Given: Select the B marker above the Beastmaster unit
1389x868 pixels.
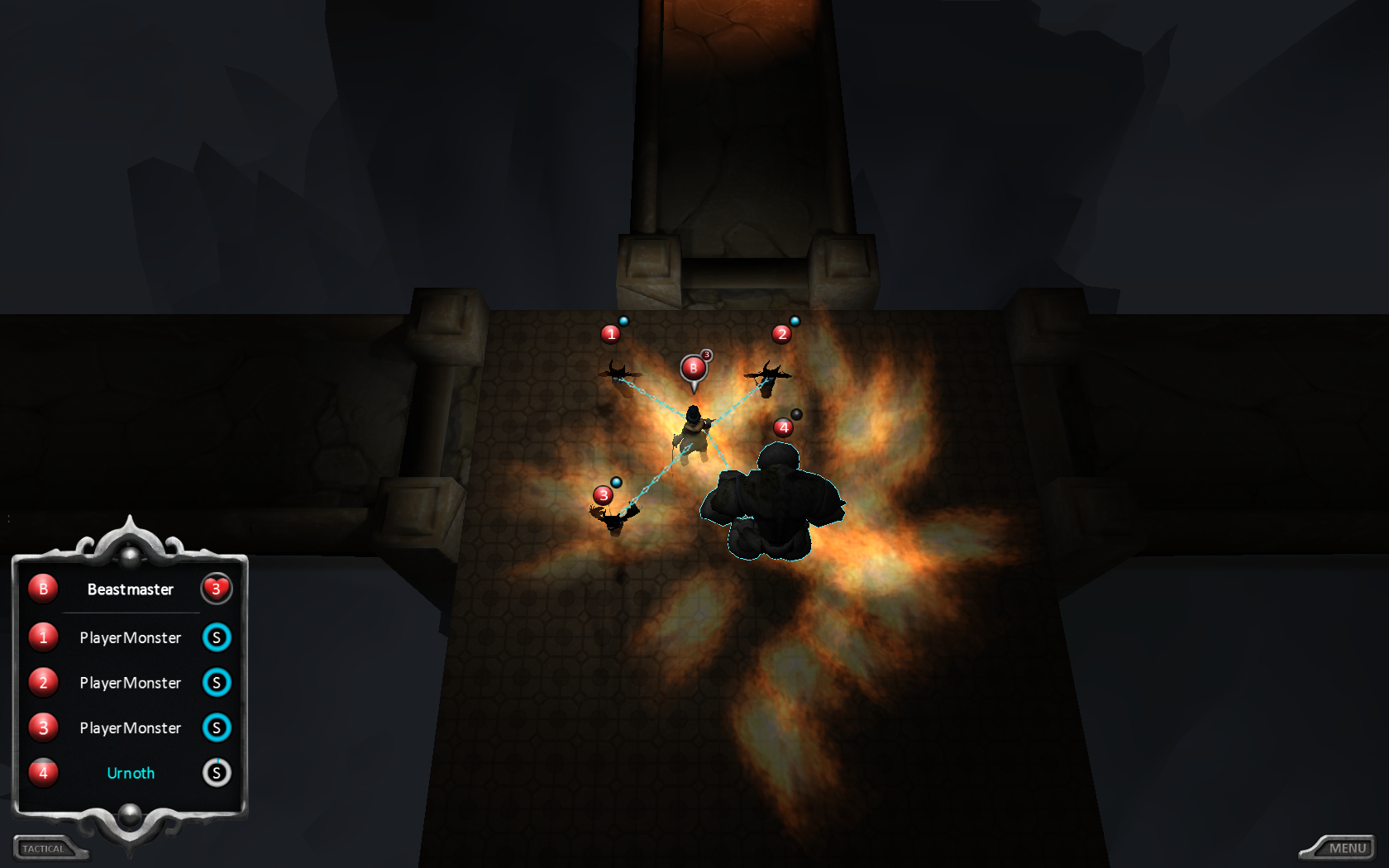Looking at the screenshot, I should pyautogui.click(x=694, y=368).
